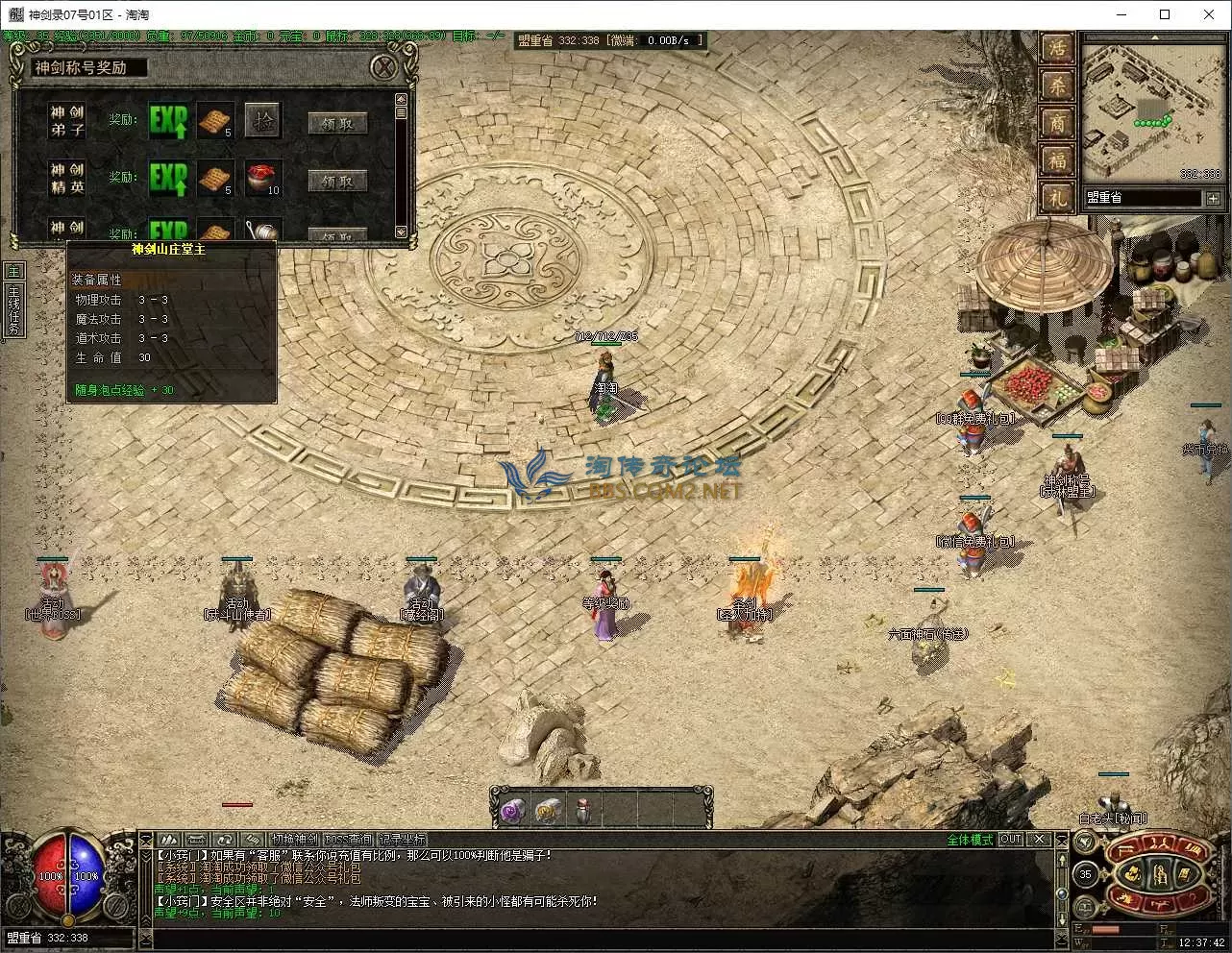Open the BOSS查询 lookup button
This screenshot has height=953, width=1232.
[348, 840]
